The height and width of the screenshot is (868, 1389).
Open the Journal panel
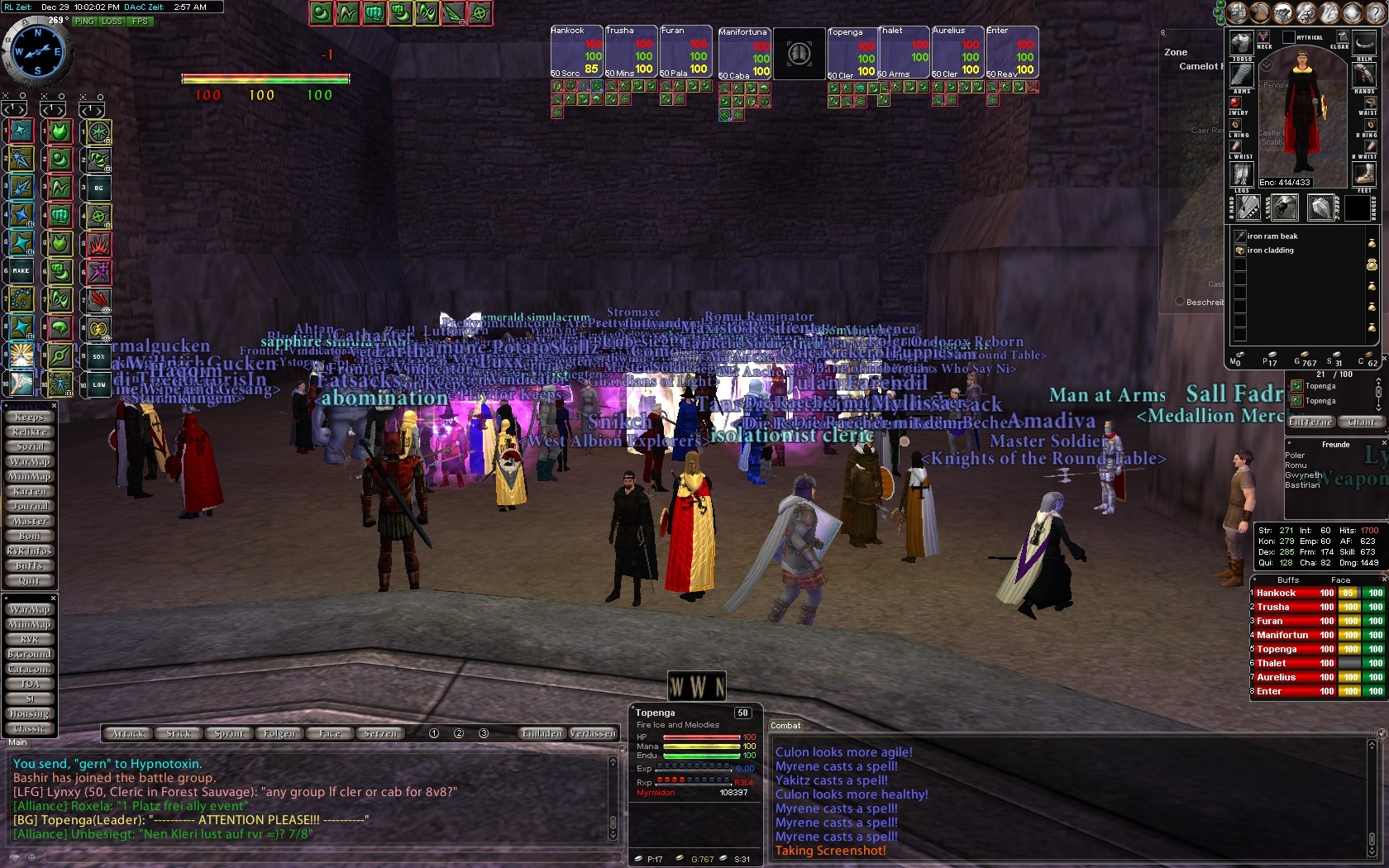click(x=29, y=507)
